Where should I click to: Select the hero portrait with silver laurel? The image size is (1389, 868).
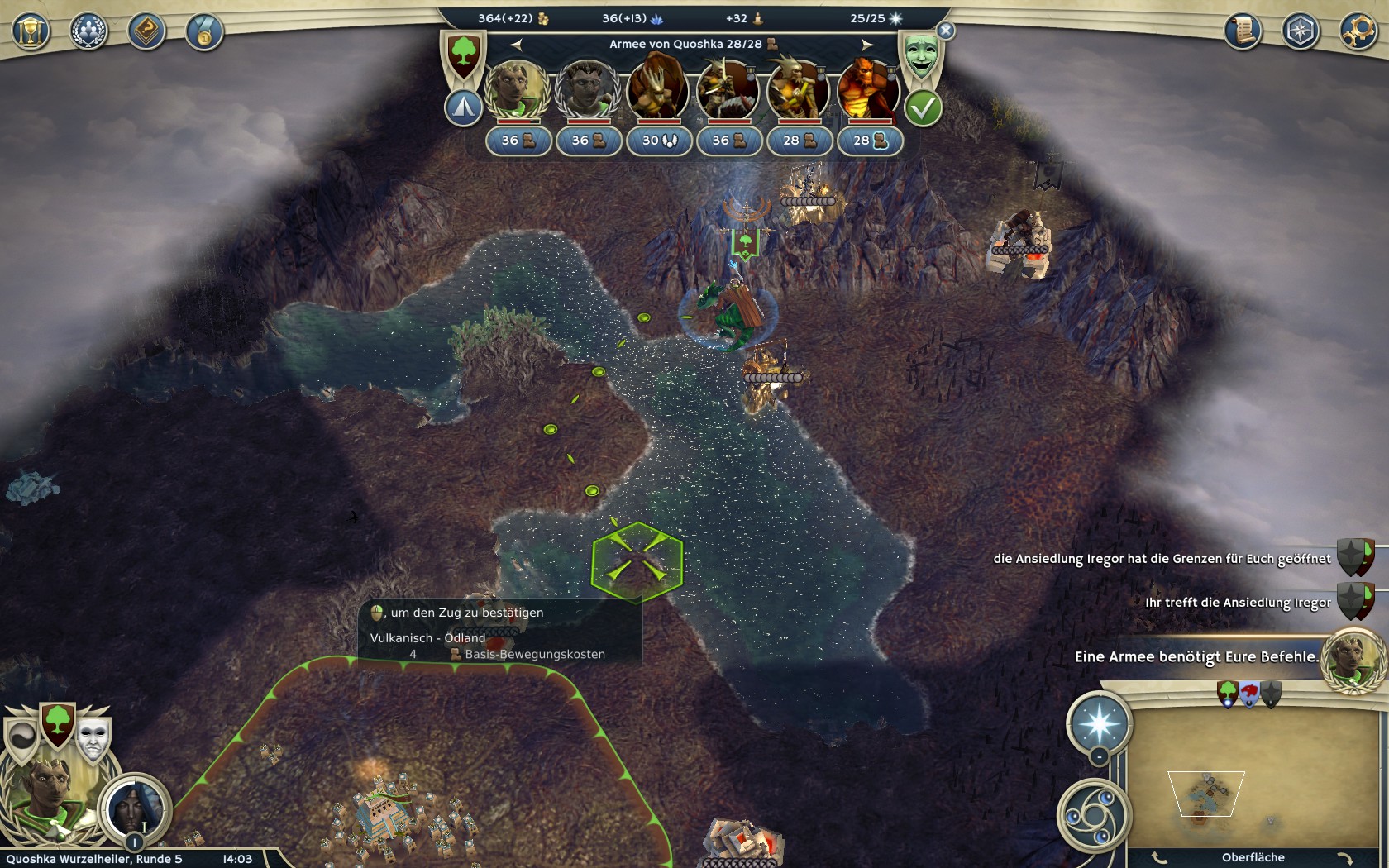(x=588, y=89)
